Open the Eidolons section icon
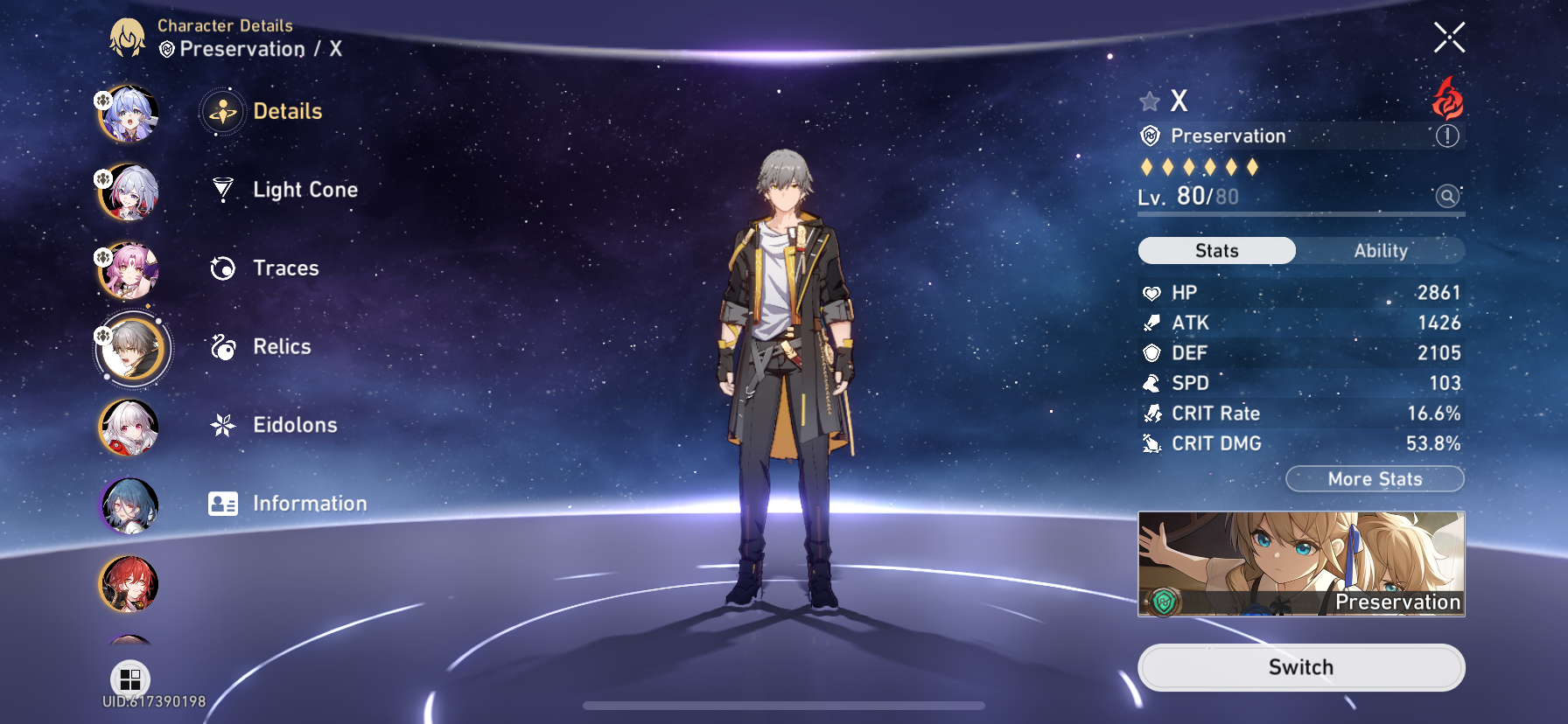Screen dimensions: 1568x724 [223, 425]
